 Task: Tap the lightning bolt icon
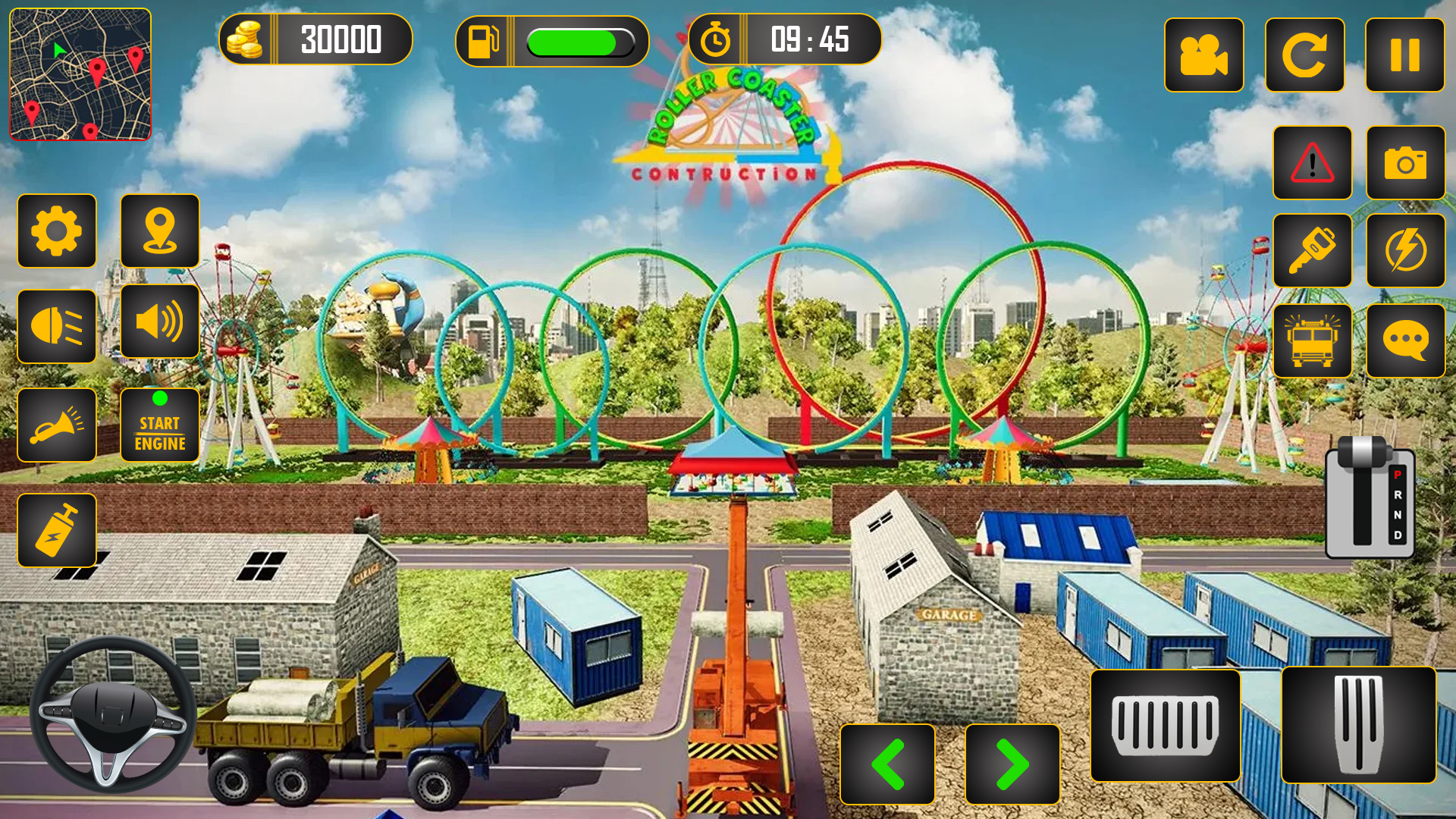[1406, 250]
